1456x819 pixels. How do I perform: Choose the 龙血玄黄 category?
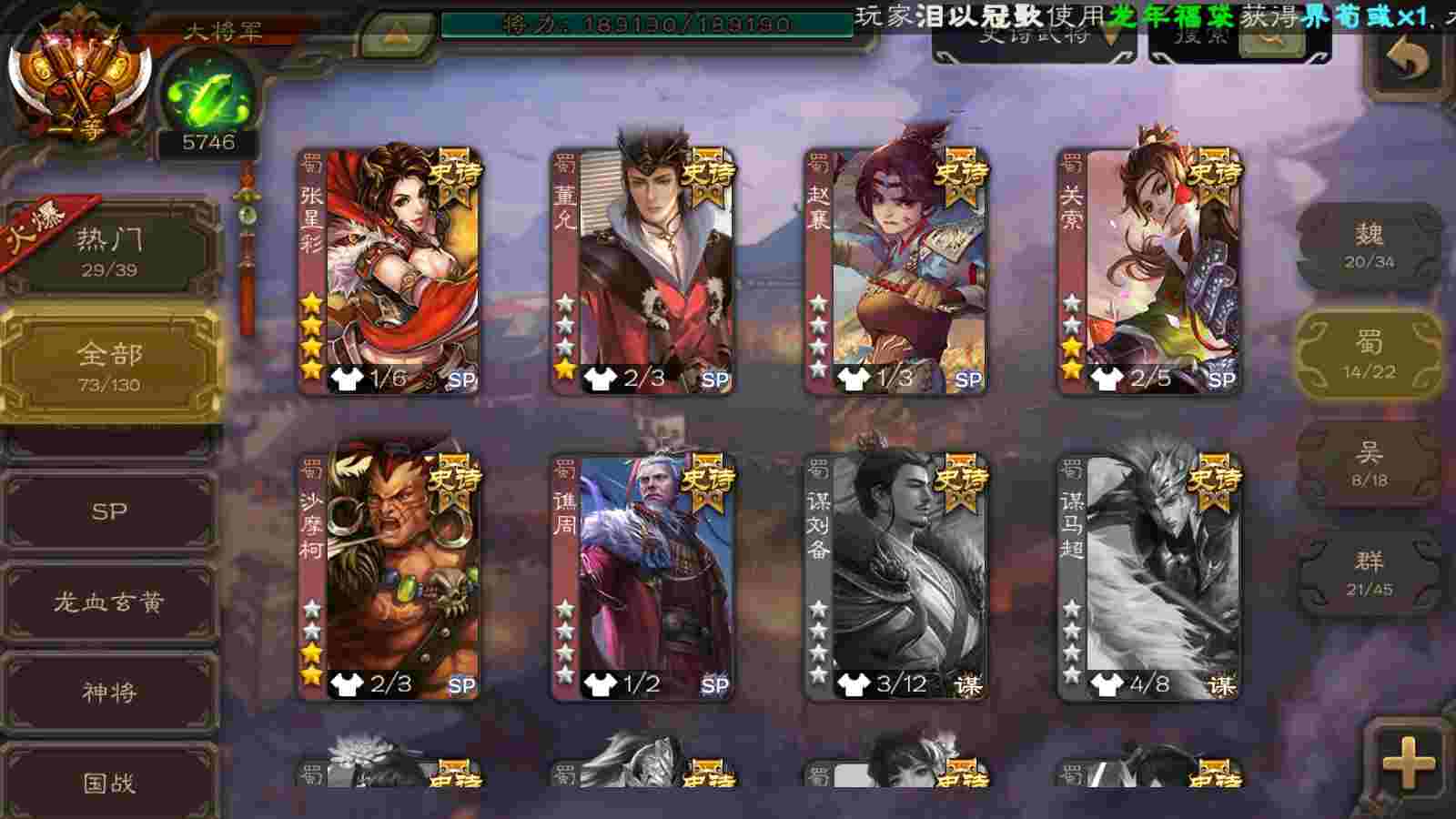coord(109,602)
